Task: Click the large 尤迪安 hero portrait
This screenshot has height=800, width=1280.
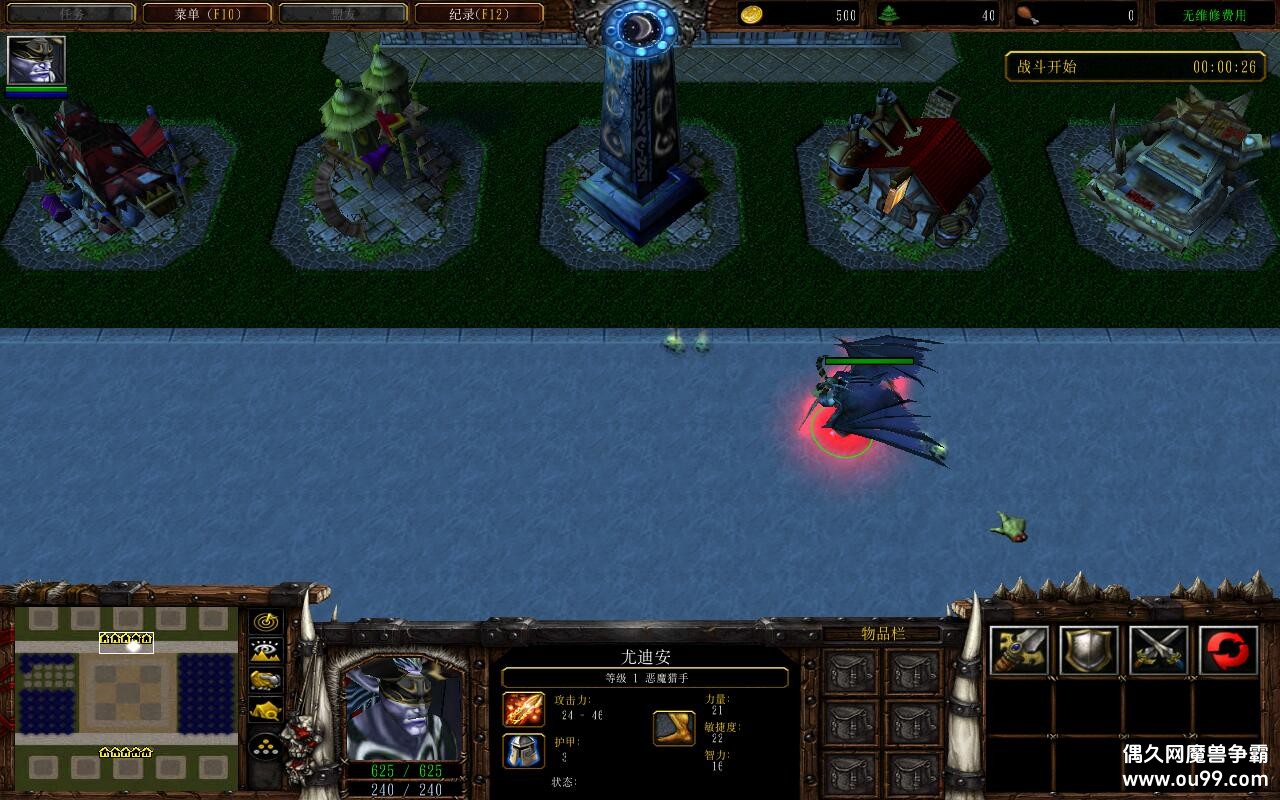Action: click(403, 708)
